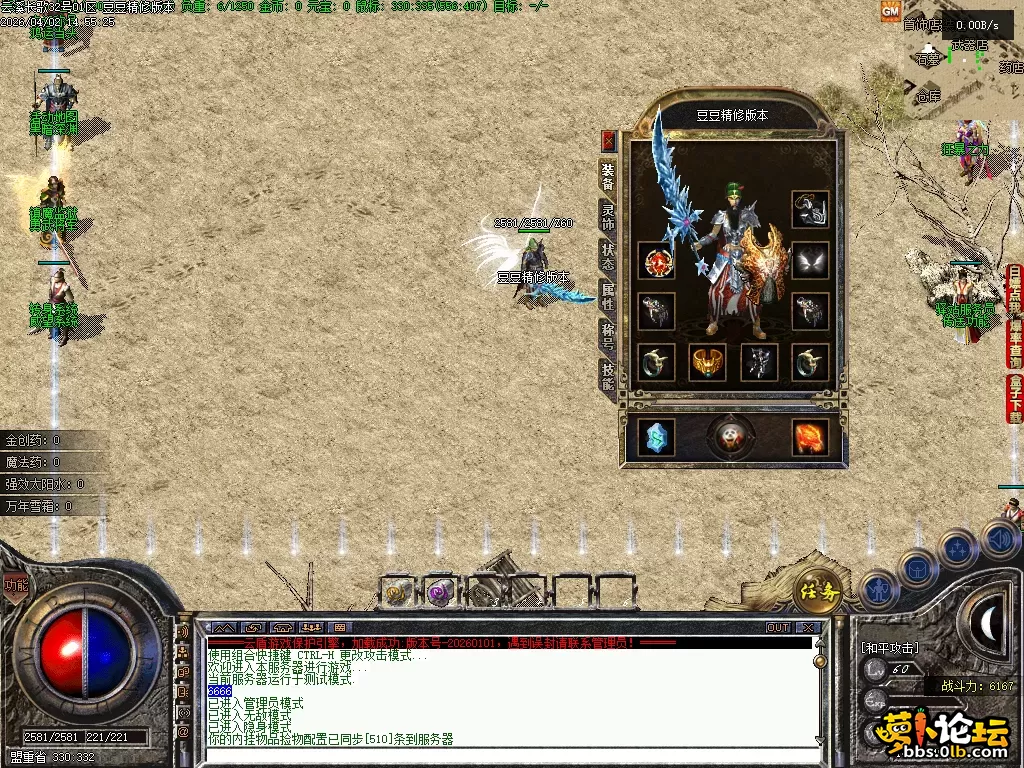This screenshot has width=1024, height=768.
Task: Choose the blue rune stone slot
Action: 656,437
